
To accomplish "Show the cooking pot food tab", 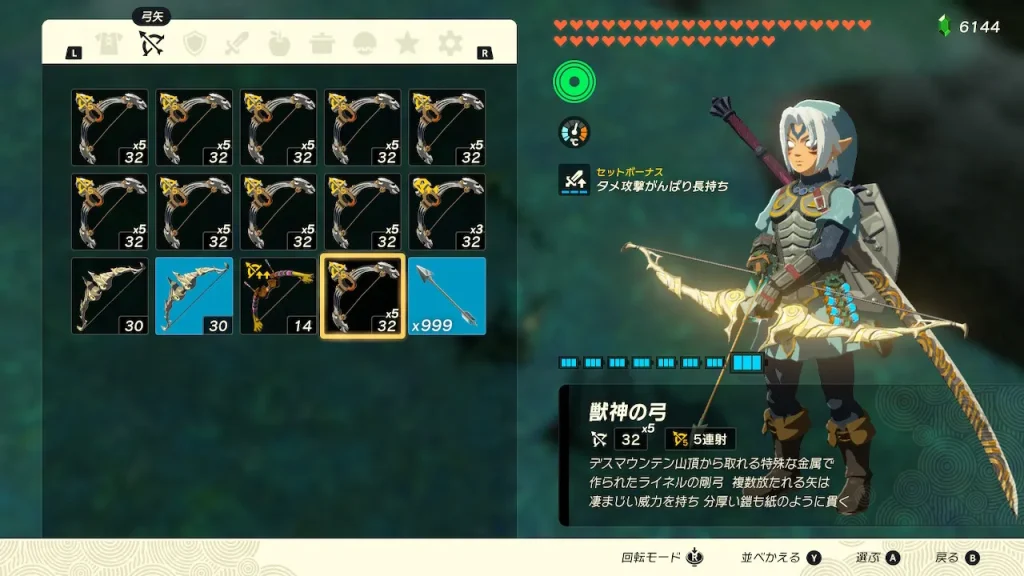I will [322, 43].
